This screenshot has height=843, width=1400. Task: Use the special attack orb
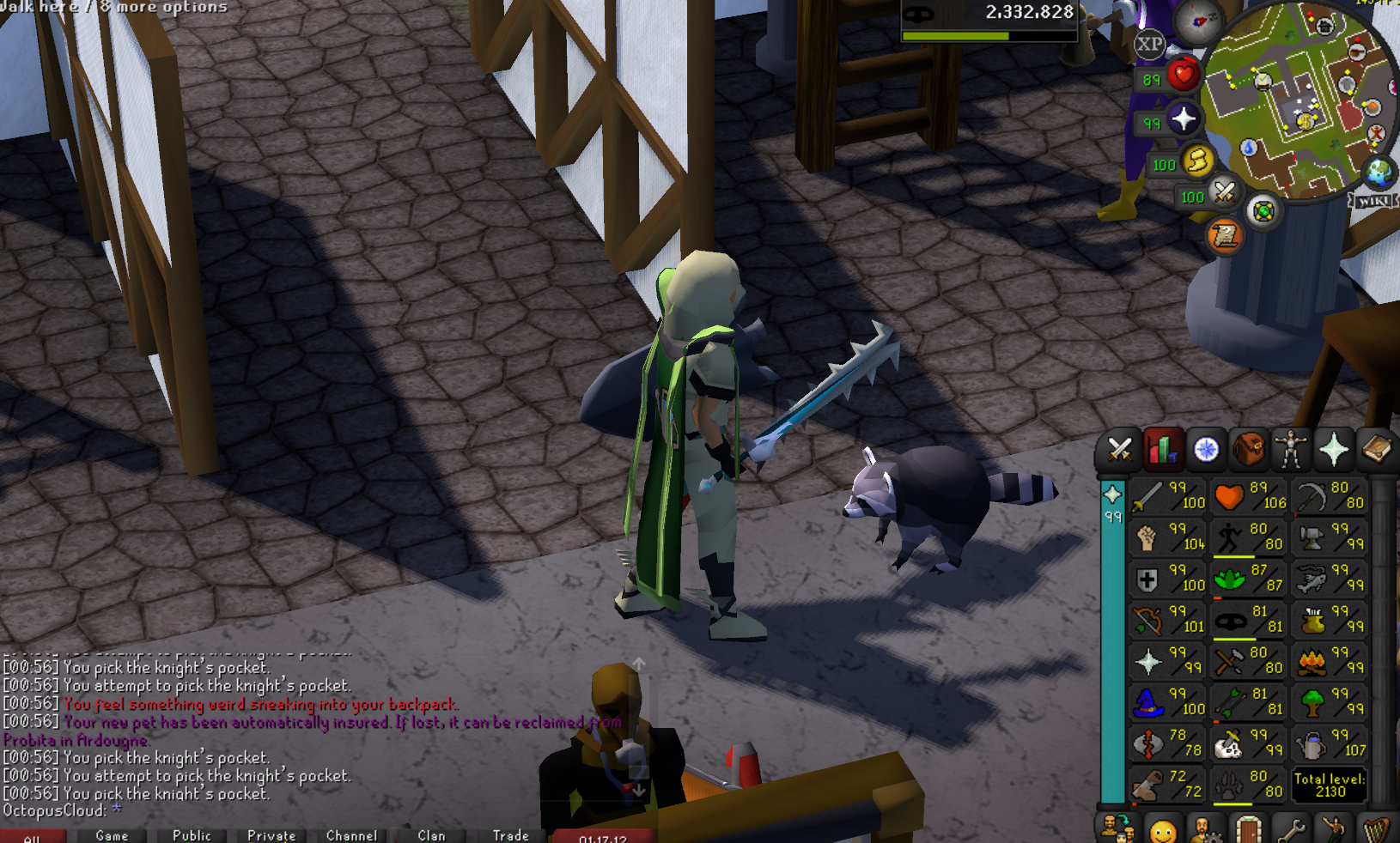tap(1225, 191)
